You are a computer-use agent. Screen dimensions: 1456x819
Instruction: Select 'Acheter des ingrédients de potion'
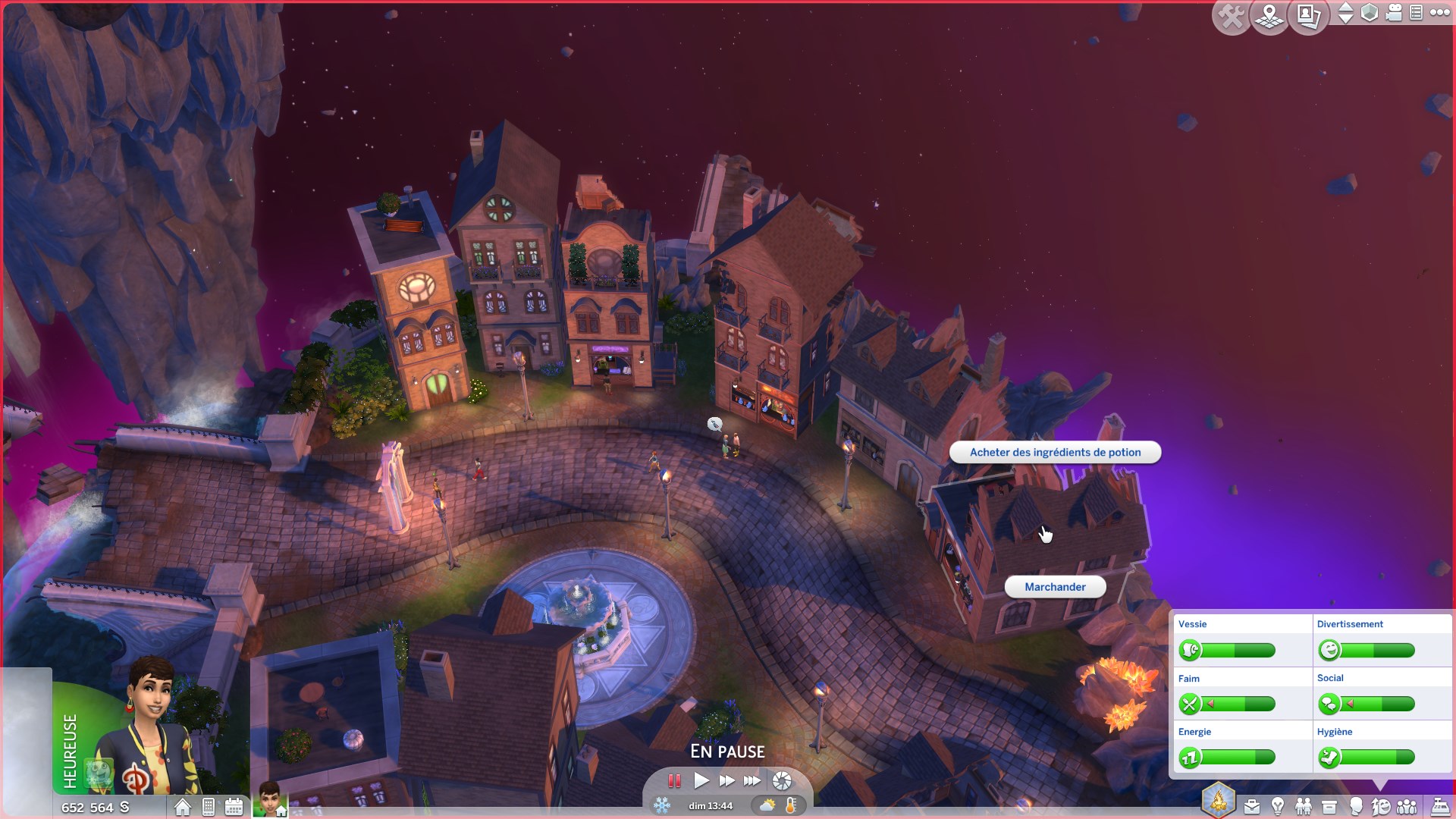[1055, 452]
